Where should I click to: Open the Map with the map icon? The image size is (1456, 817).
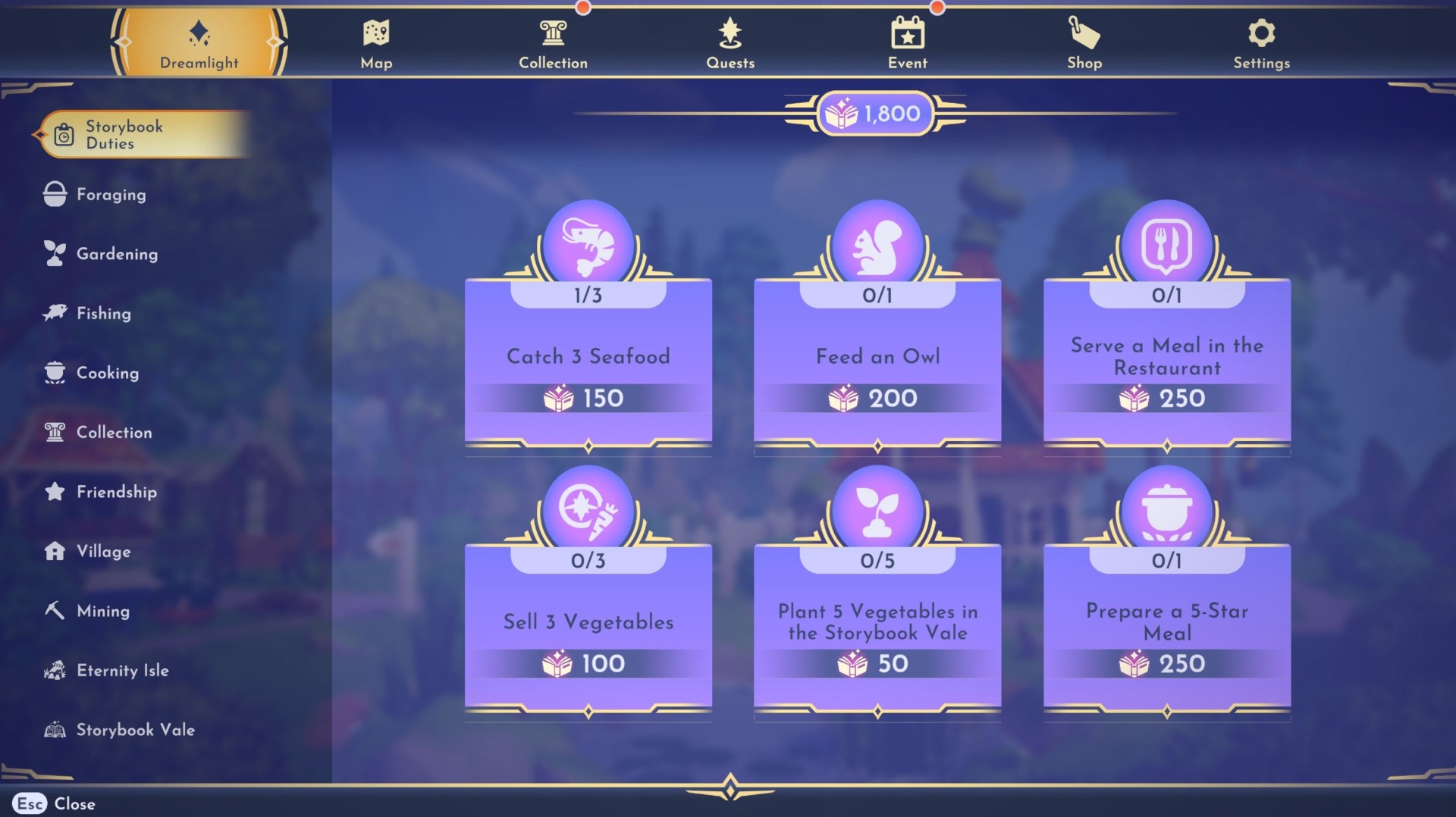[377, 32]
